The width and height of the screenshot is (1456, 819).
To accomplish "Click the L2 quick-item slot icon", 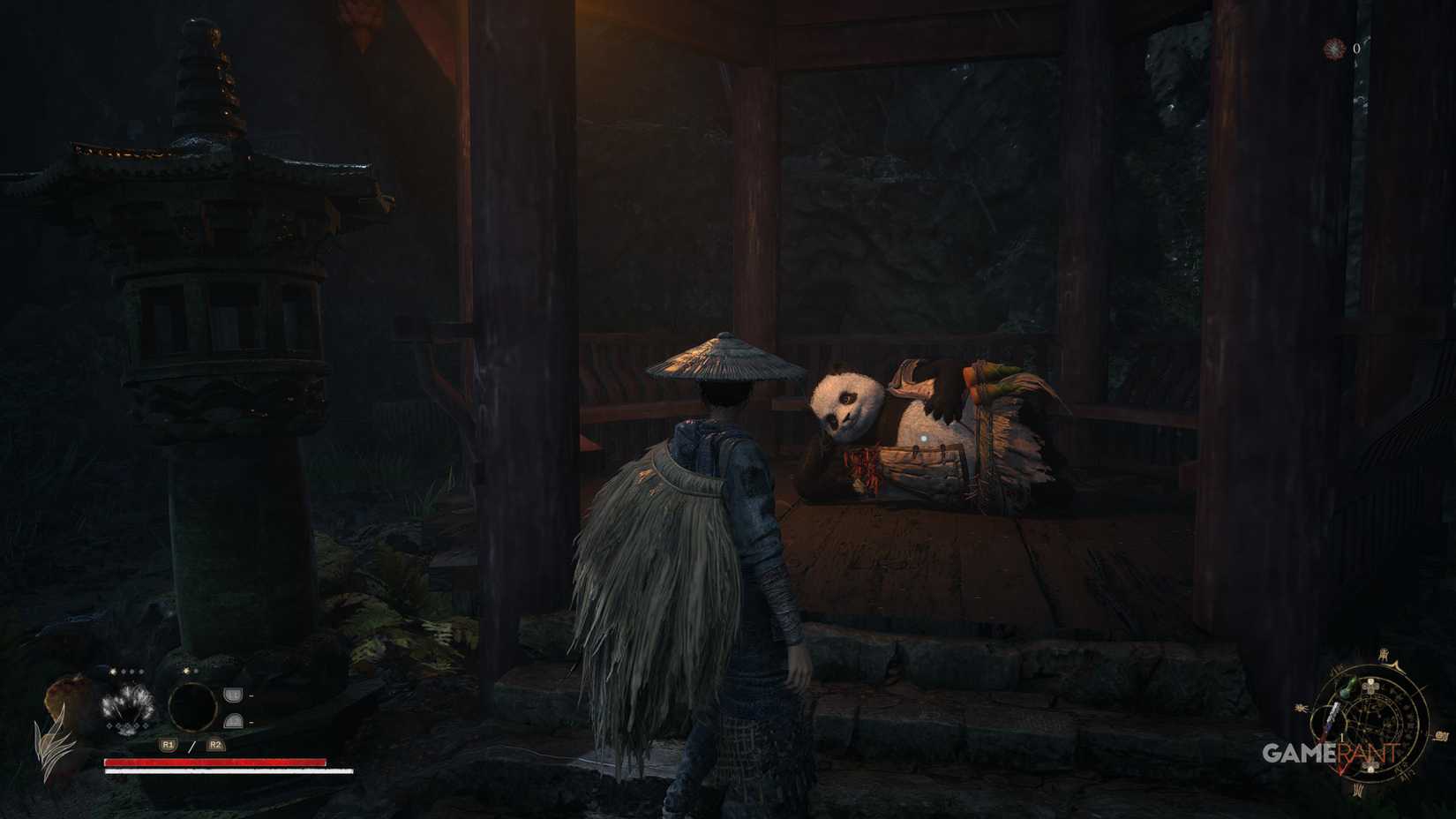I will (234, 722).
